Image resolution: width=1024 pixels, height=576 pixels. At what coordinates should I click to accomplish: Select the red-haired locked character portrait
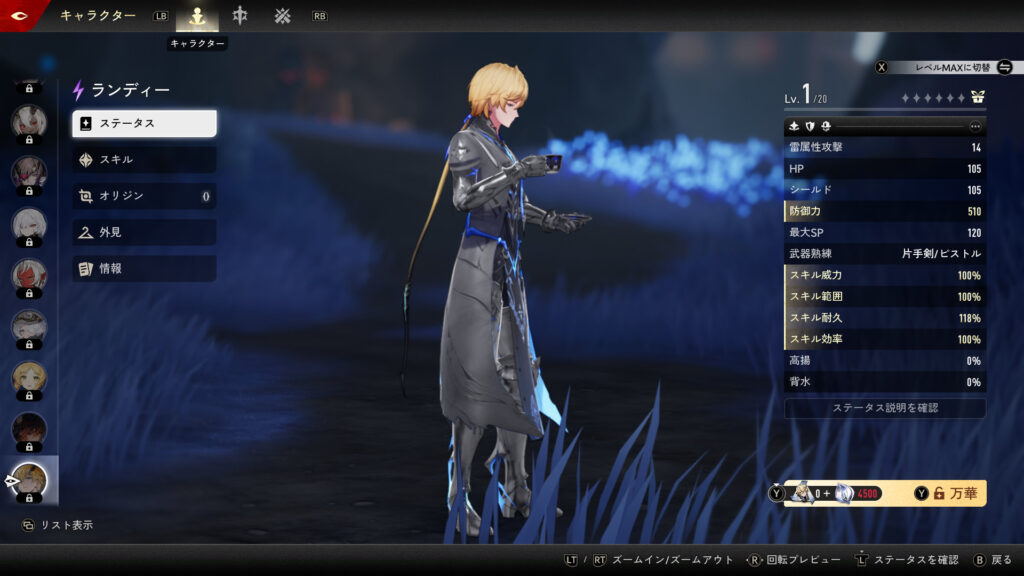click(28, 276)
